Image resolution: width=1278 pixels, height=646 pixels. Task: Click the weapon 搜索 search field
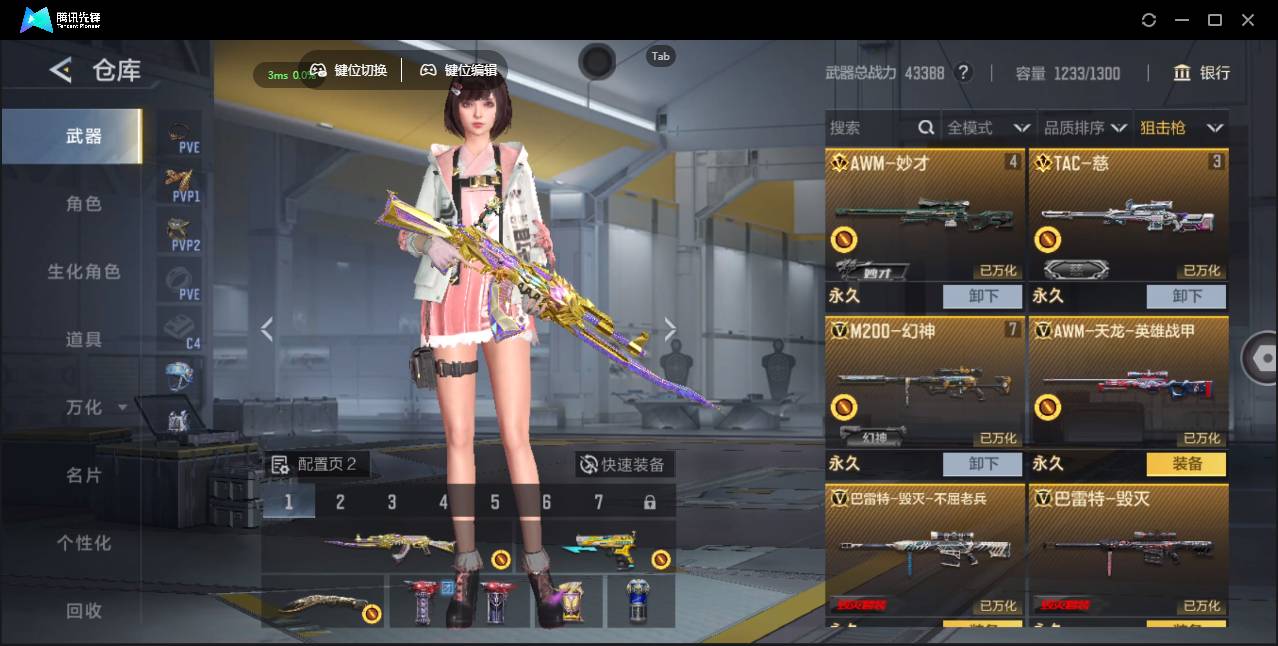[870, 128]
